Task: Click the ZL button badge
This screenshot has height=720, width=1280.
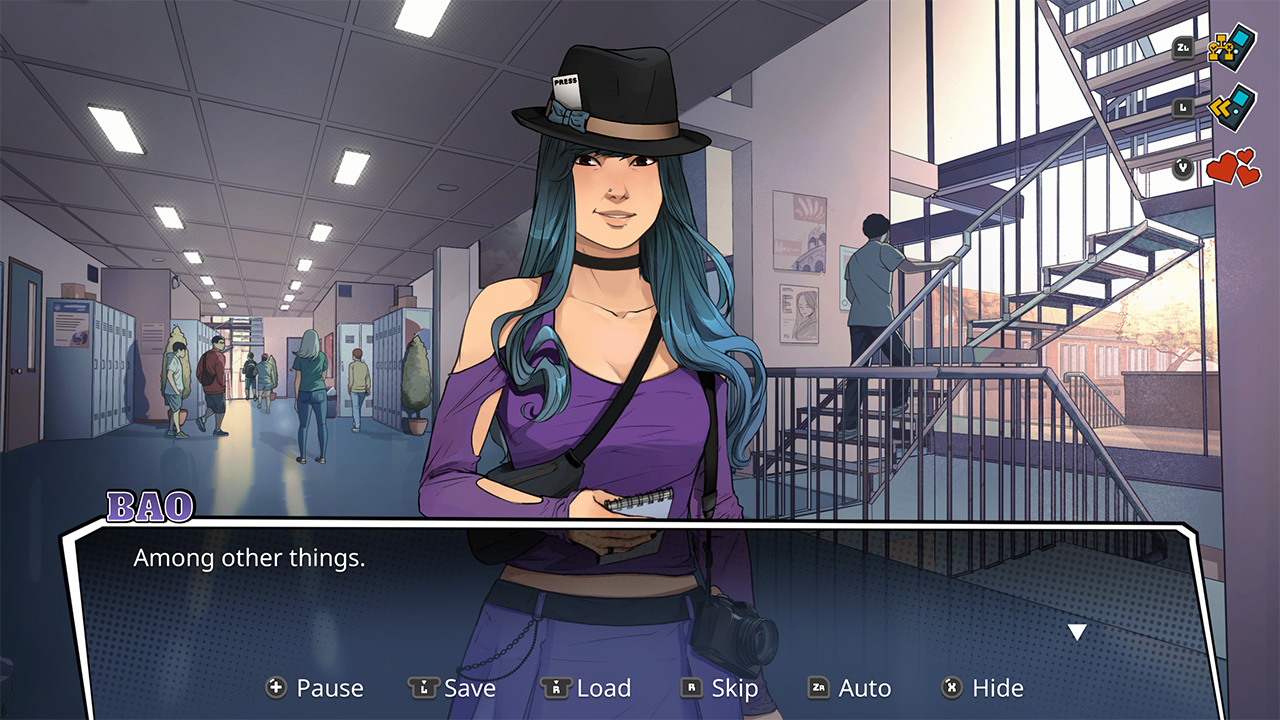Action: tap(1182, 47)
